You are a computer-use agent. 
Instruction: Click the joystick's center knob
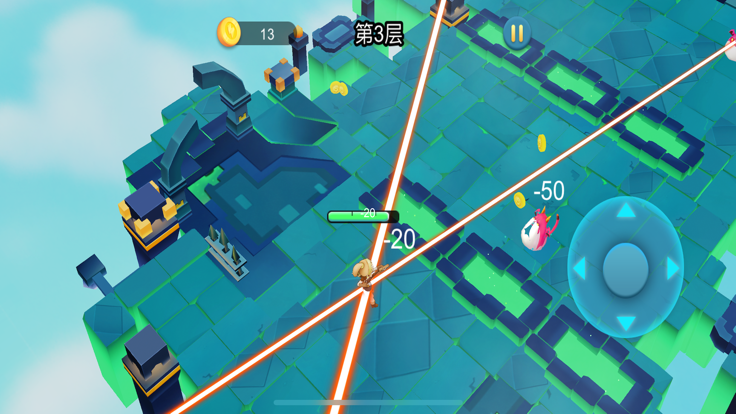coord(626,267)
